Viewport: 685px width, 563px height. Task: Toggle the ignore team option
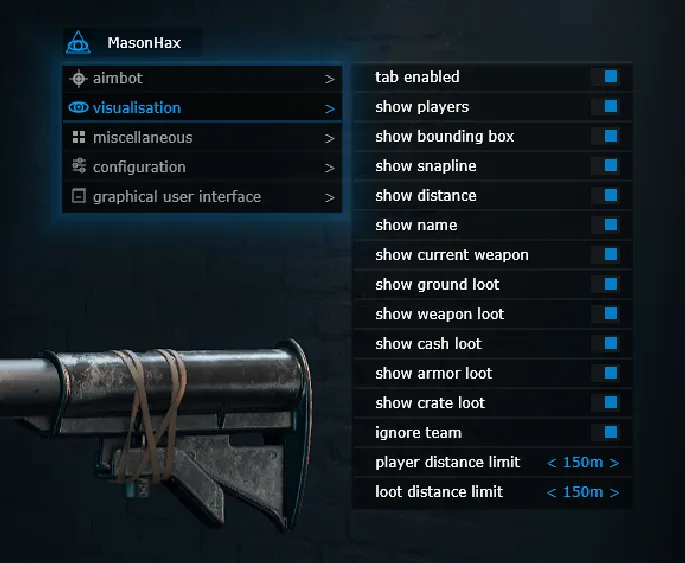611,433
